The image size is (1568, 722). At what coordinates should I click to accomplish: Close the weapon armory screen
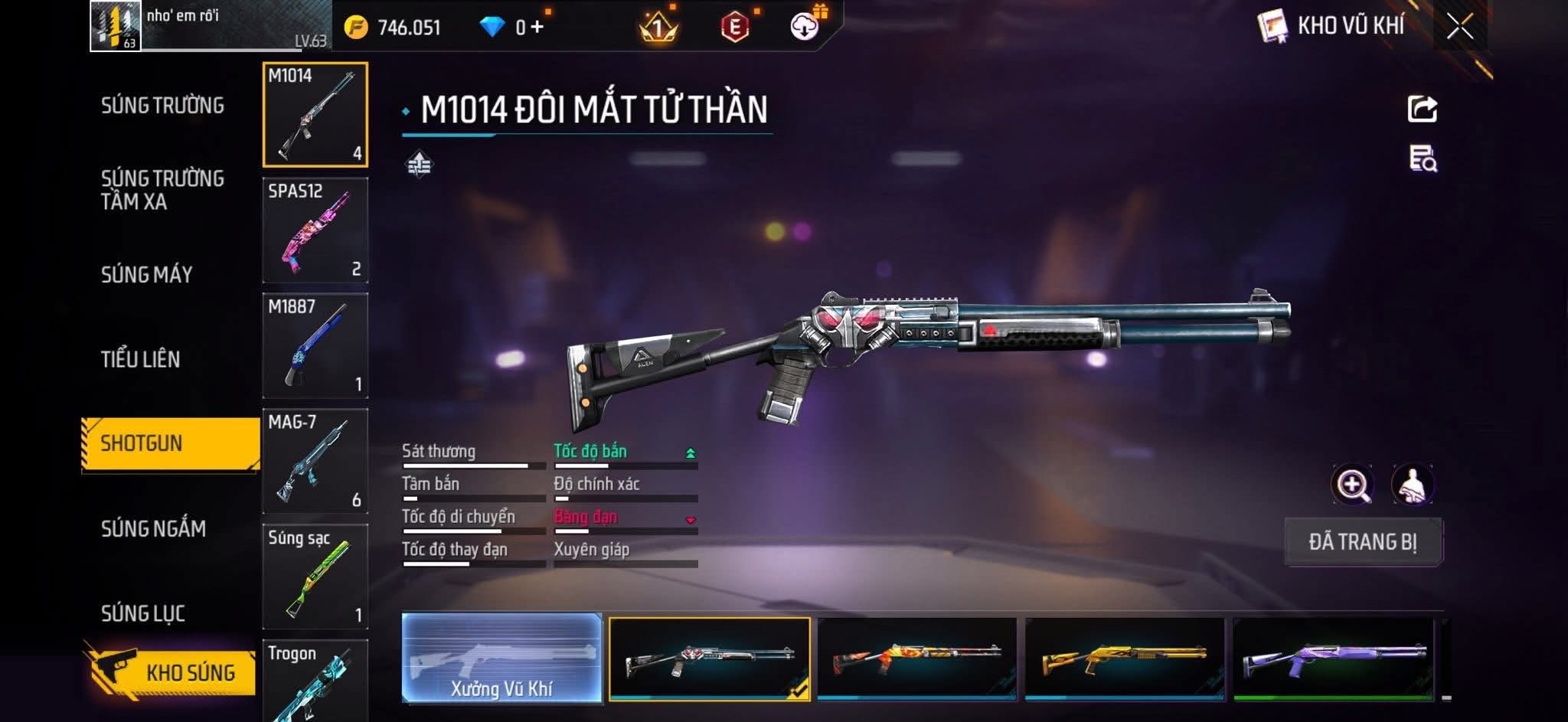click(x=1459, y=28)
